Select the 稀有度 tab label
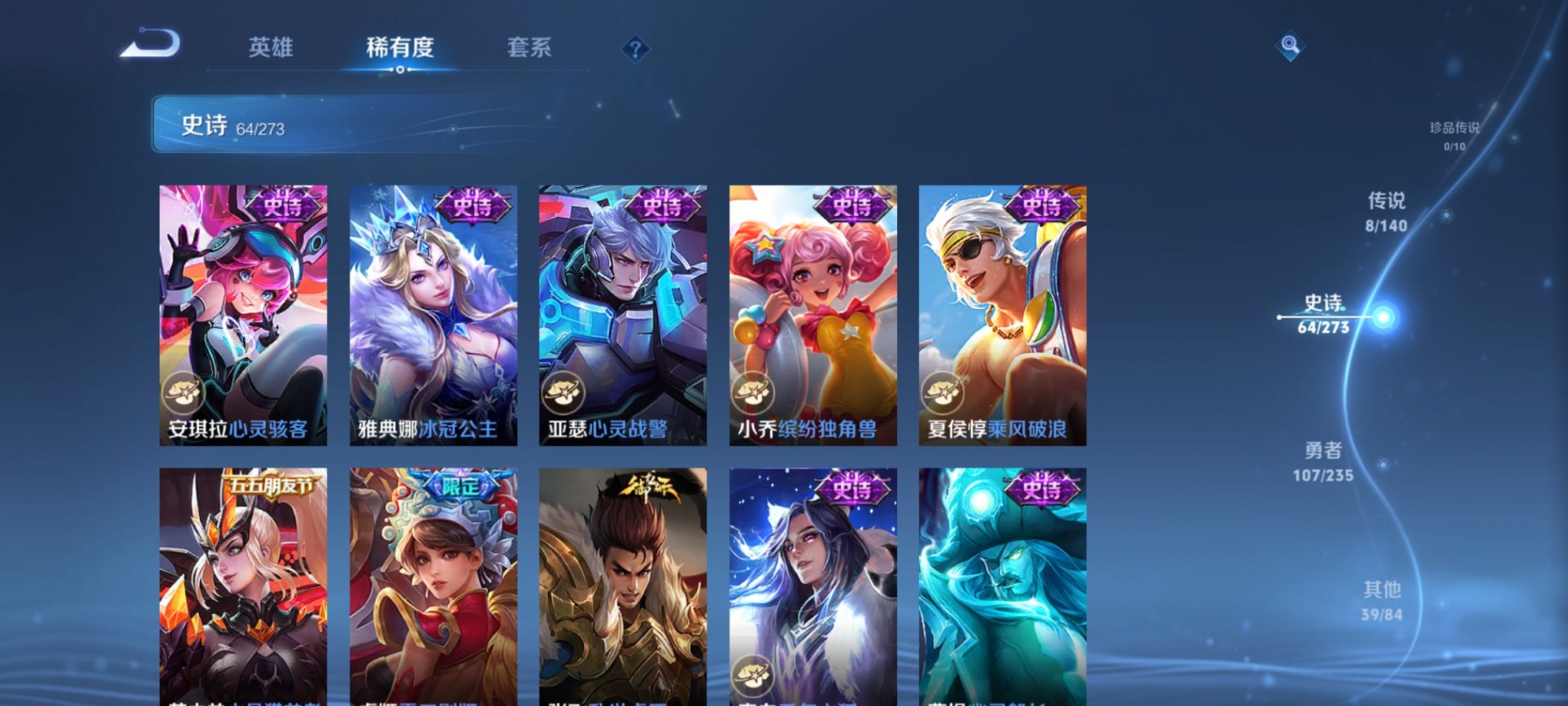 [x=400, y=48]
